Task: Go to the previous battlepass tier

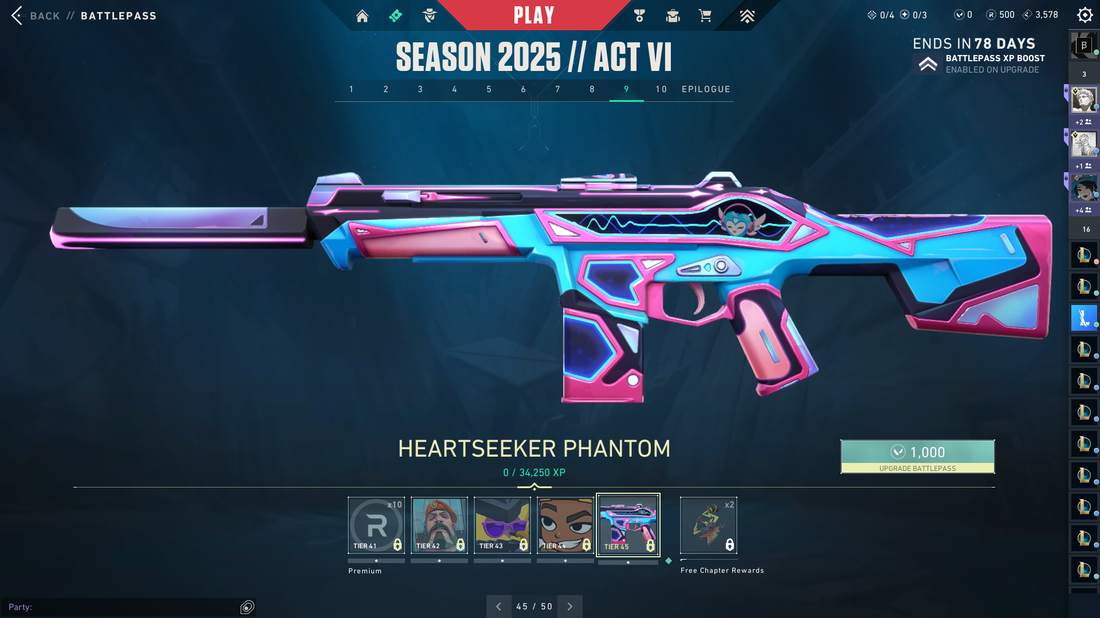Action: pos(499,606)
